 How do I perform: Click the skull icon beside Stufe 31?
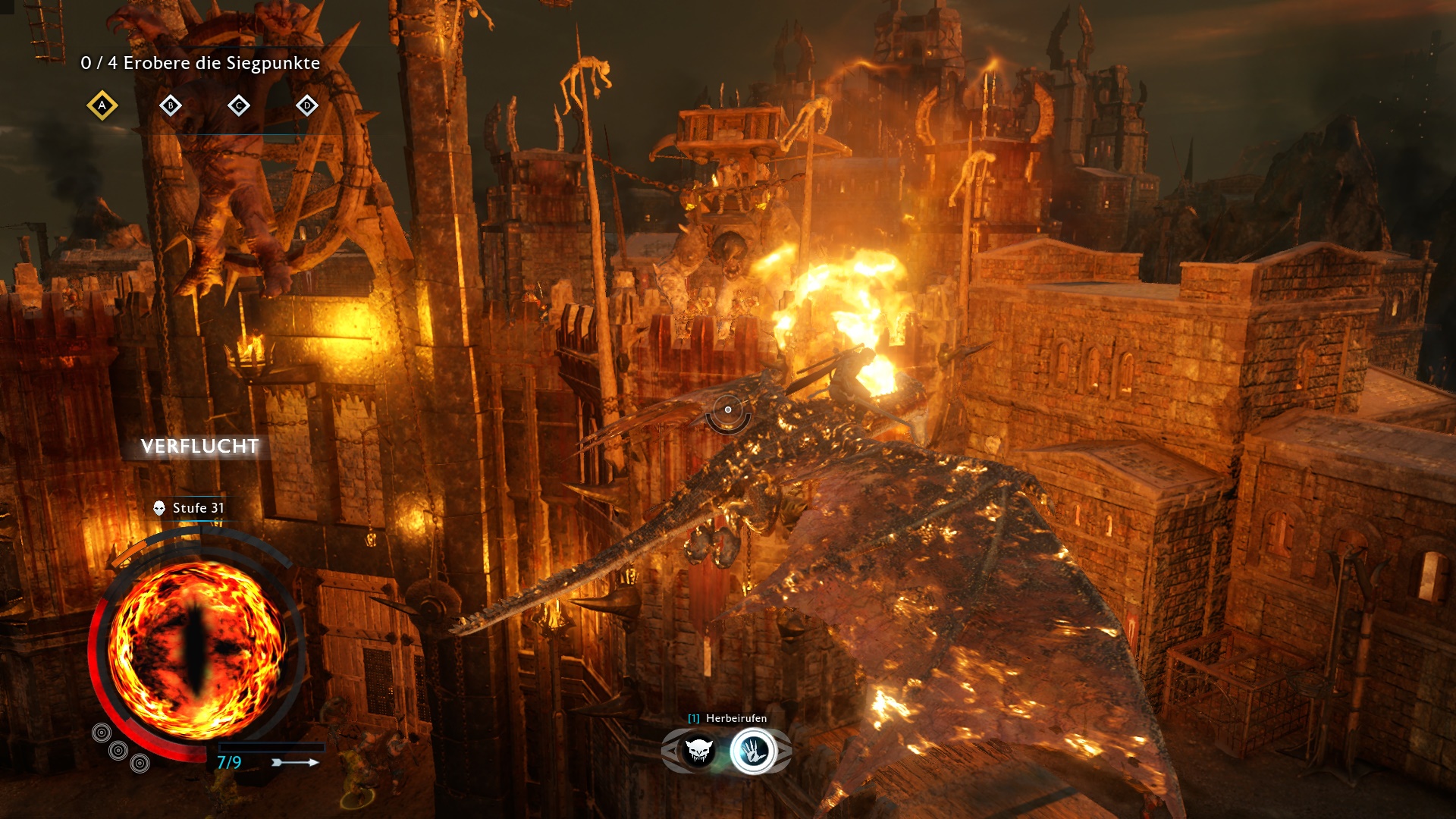pos(158,509)
